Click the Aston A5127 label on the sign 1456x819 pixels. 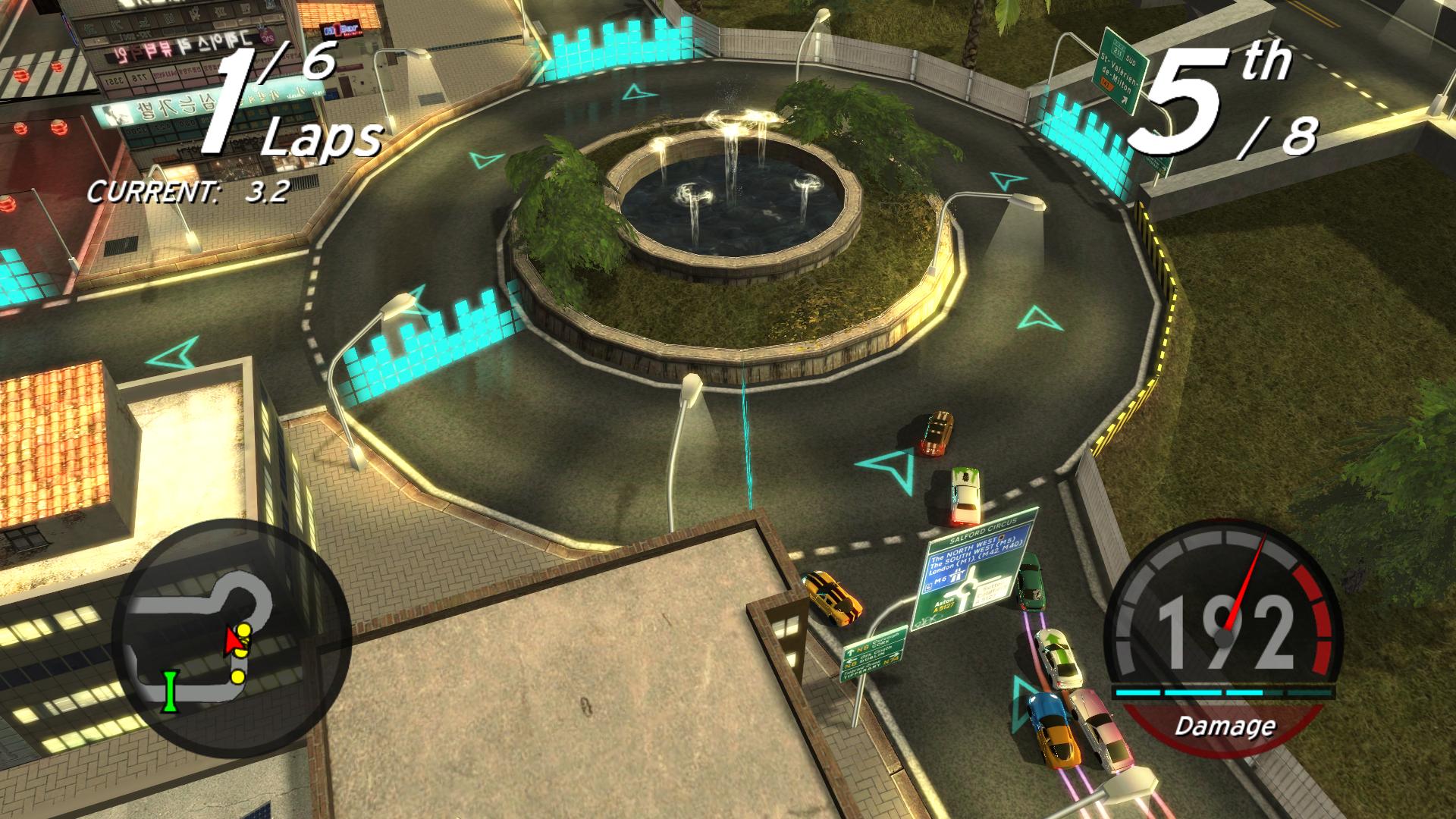[943, 605]
